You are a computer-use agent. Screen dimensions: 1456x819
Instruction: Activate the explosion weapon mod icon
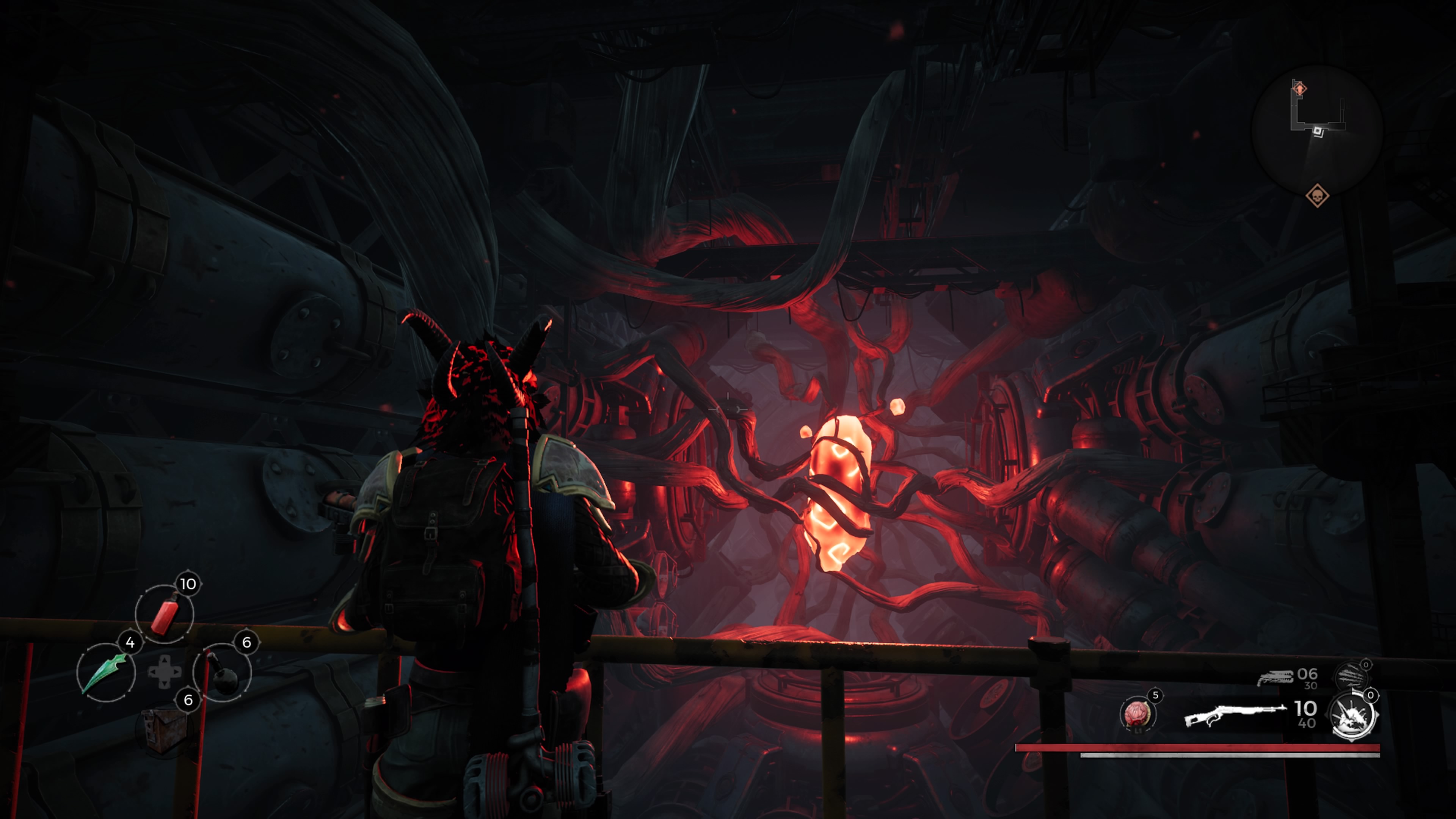point(1353,717)
